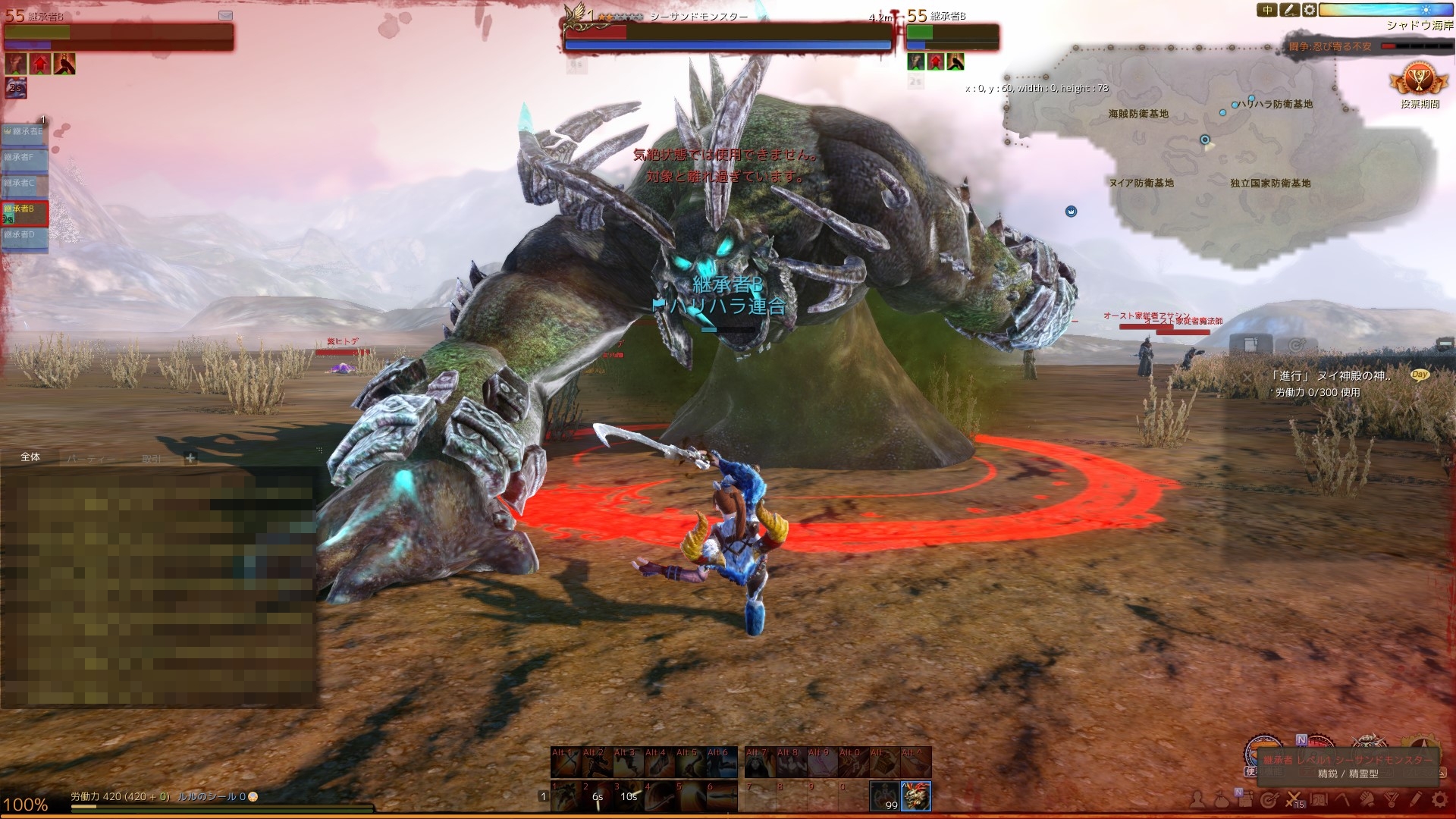
Task: Use the item slot with 99 count
Action: [883, 796]
